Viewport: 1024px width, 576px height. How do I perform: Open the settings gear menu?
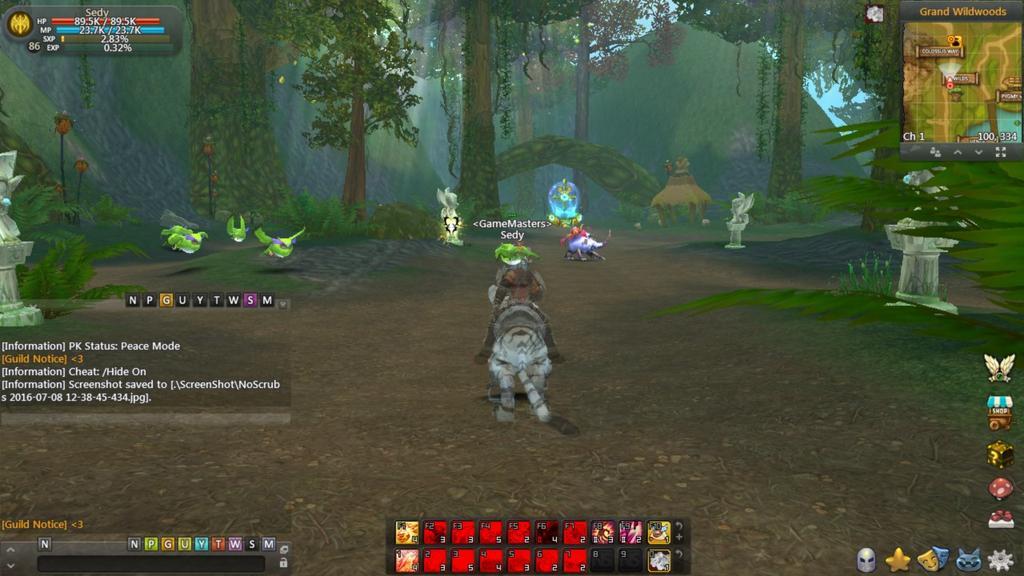[999, 560]
